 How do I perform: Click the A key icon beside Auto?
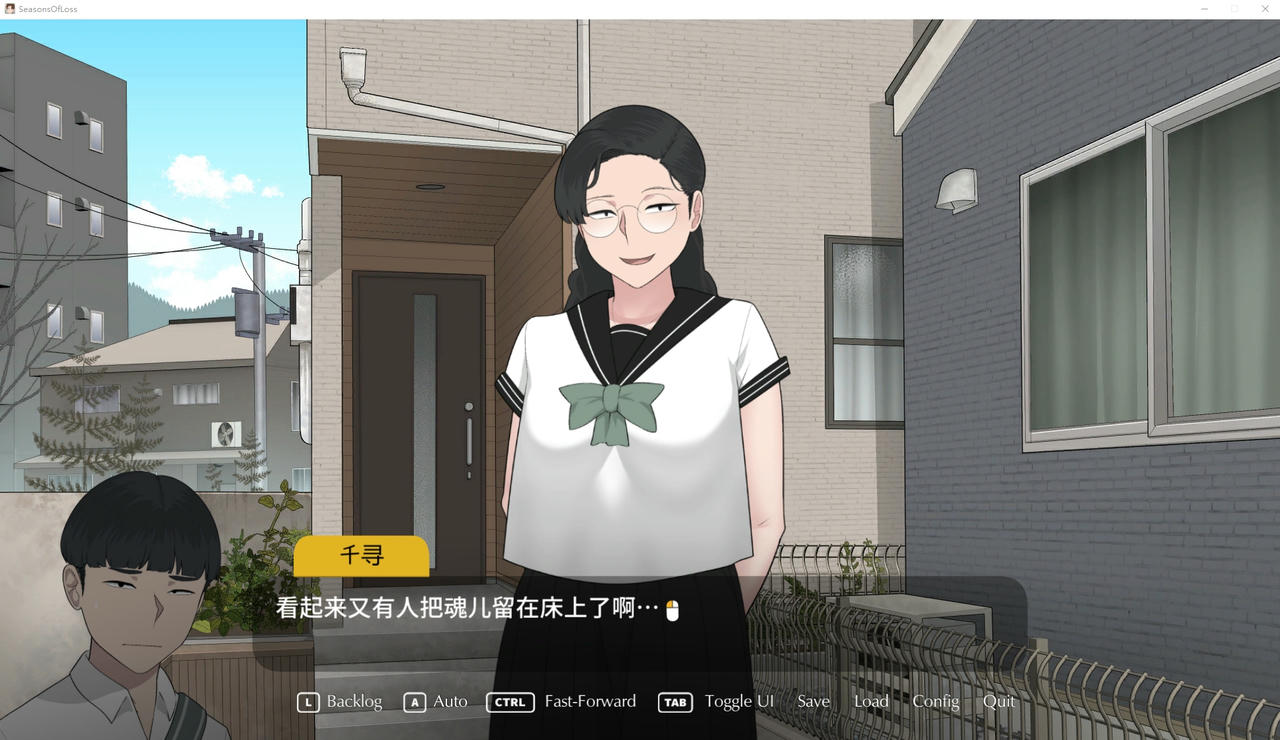tap(415, 702)
